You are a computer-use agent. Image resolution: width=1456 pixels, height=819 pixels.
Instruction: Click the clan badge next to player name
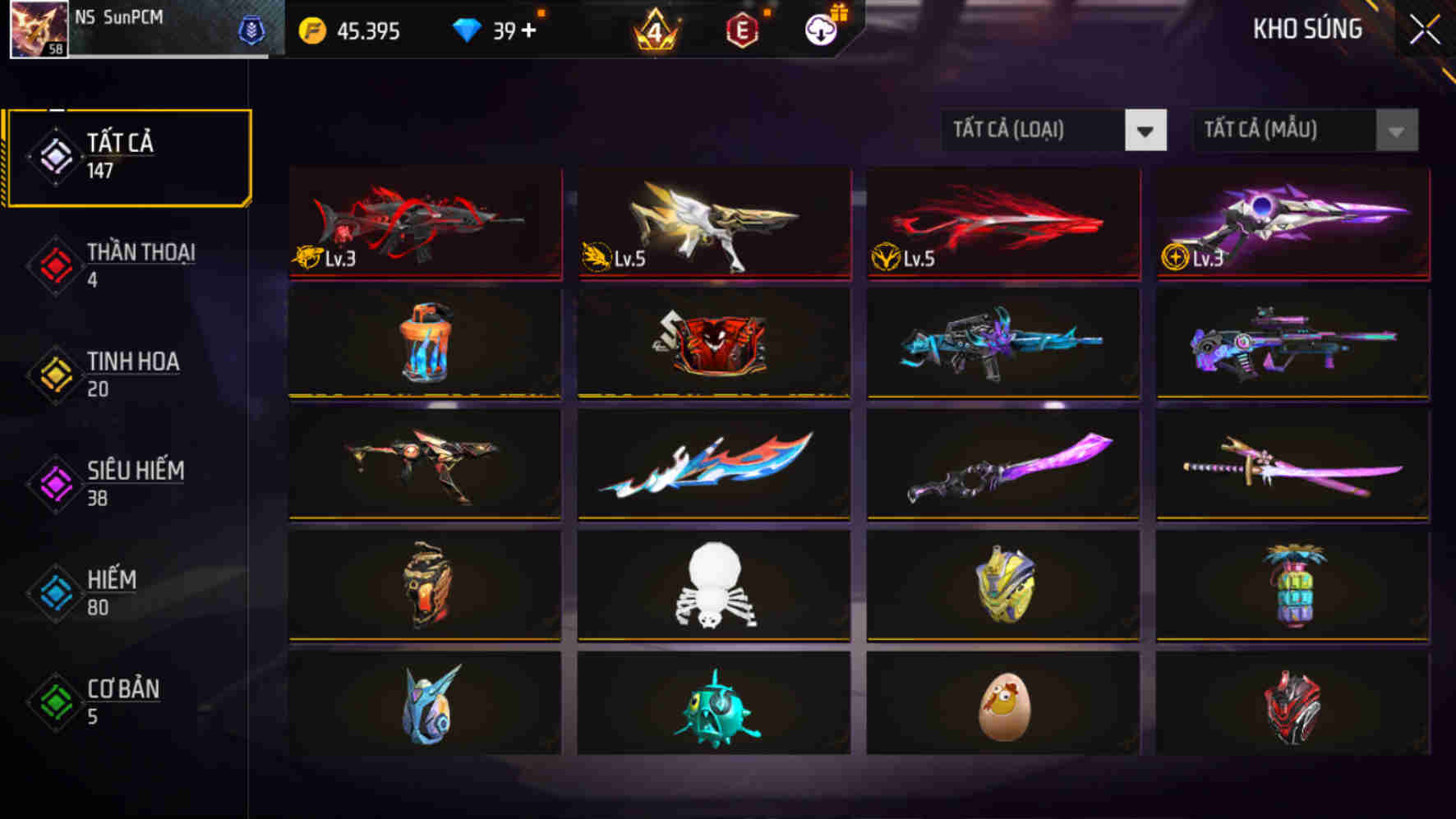pyautogui.click(x=252, y=29)
